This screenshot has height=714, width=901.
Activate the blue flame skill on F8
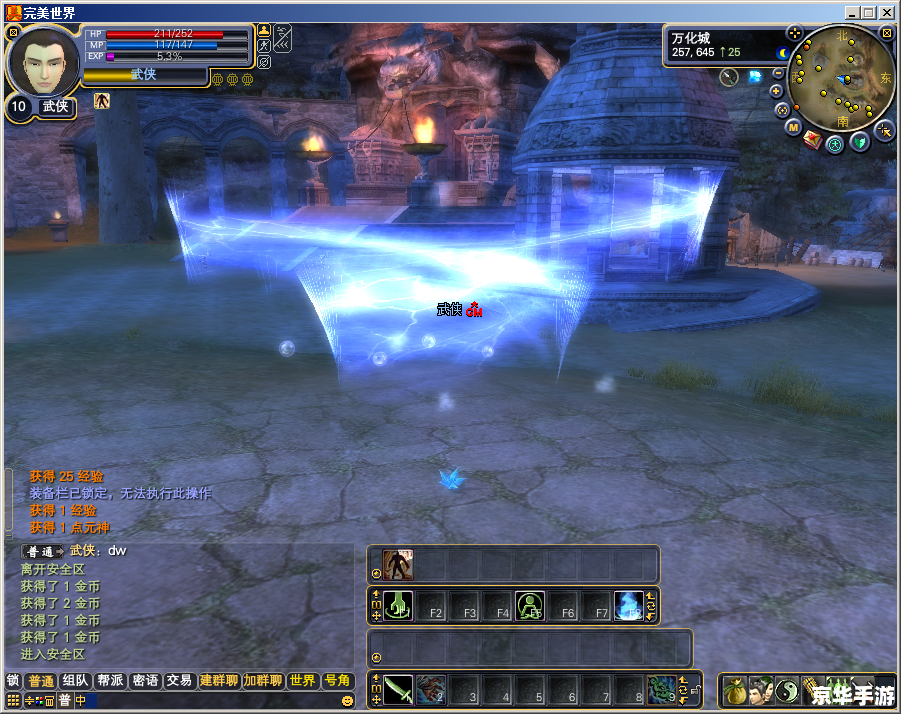628,605
